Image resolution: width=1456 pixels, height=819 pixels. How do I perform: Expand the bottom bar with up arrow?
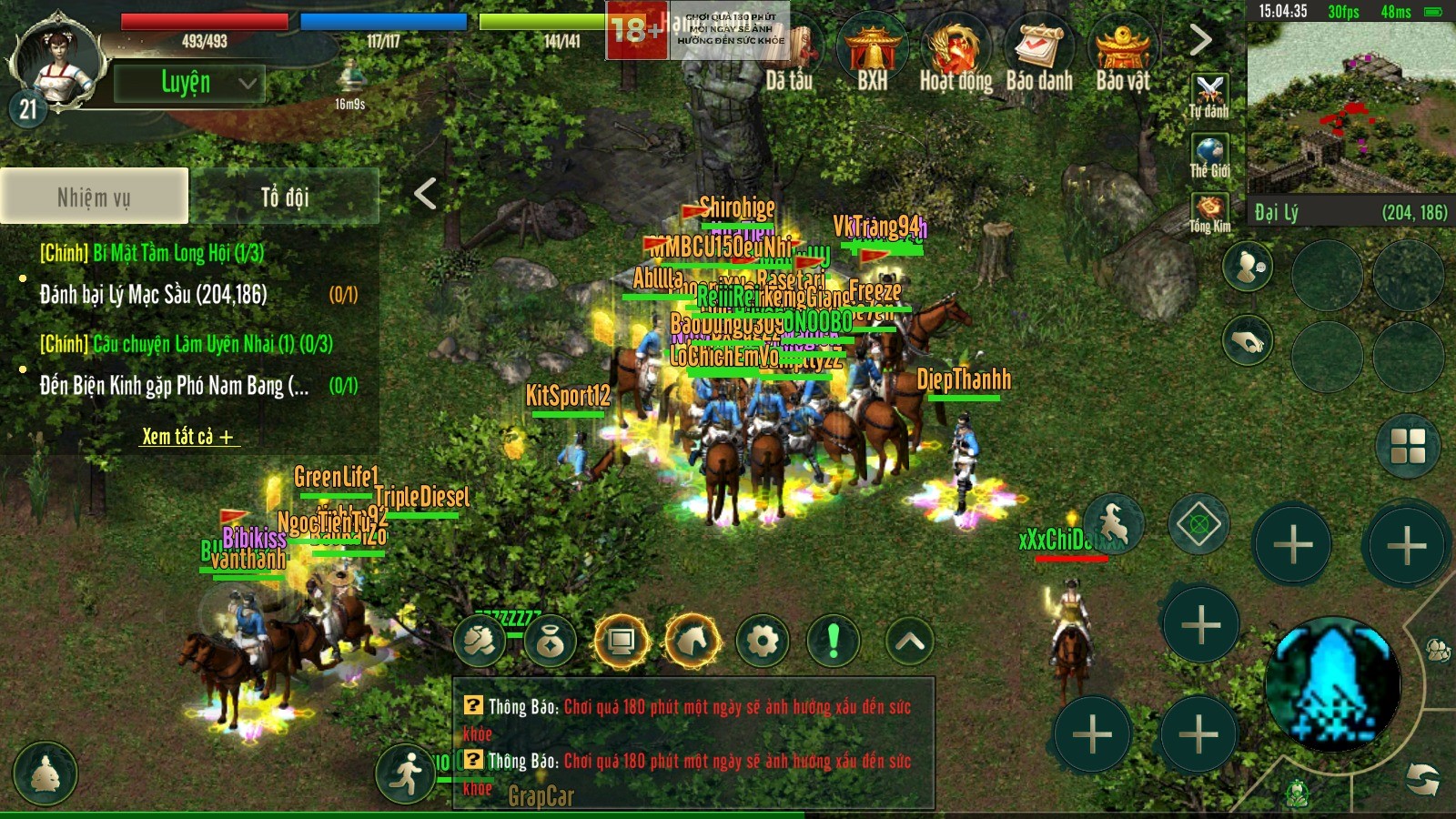click(910, 642)
